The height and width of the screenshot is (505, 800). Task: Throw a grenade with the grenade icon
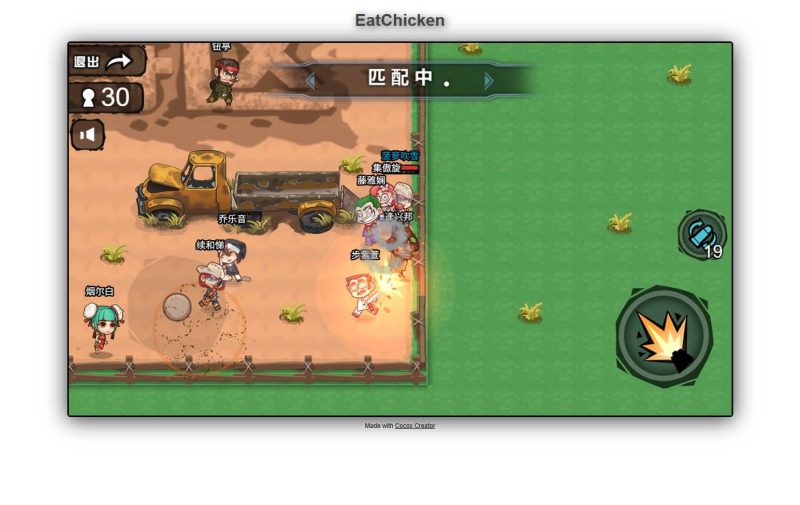[702, 234]
